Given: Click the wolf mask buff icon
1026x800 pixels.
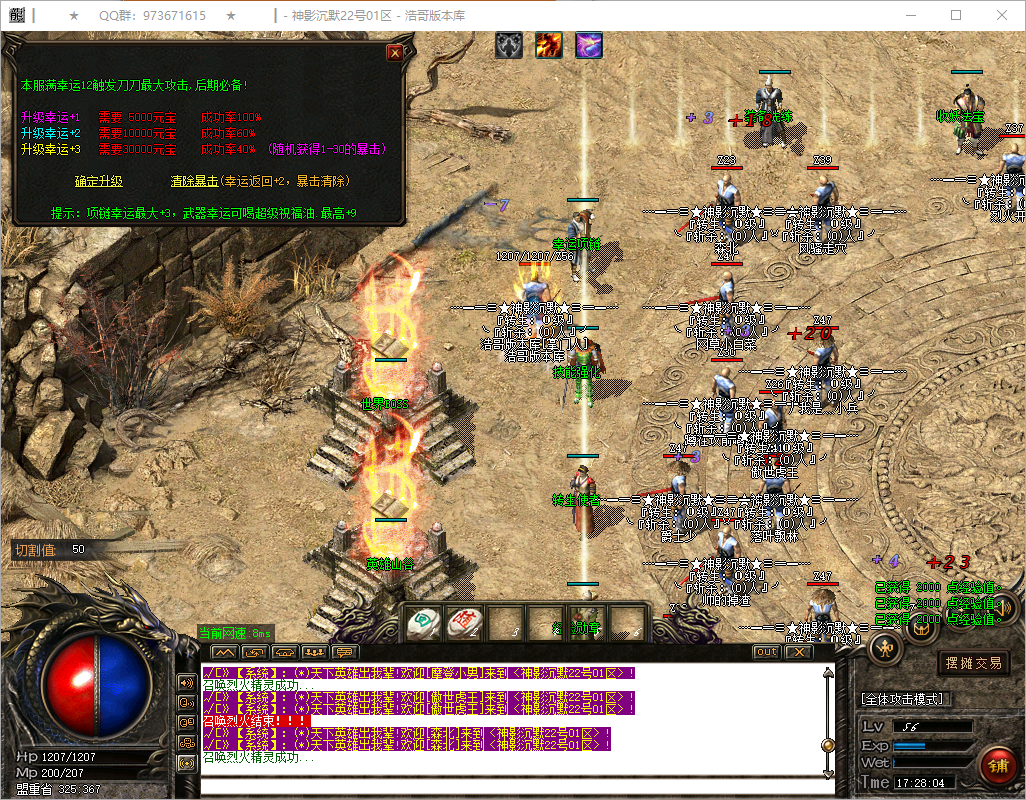Looking at the screenshot, I should coord(509,45).
